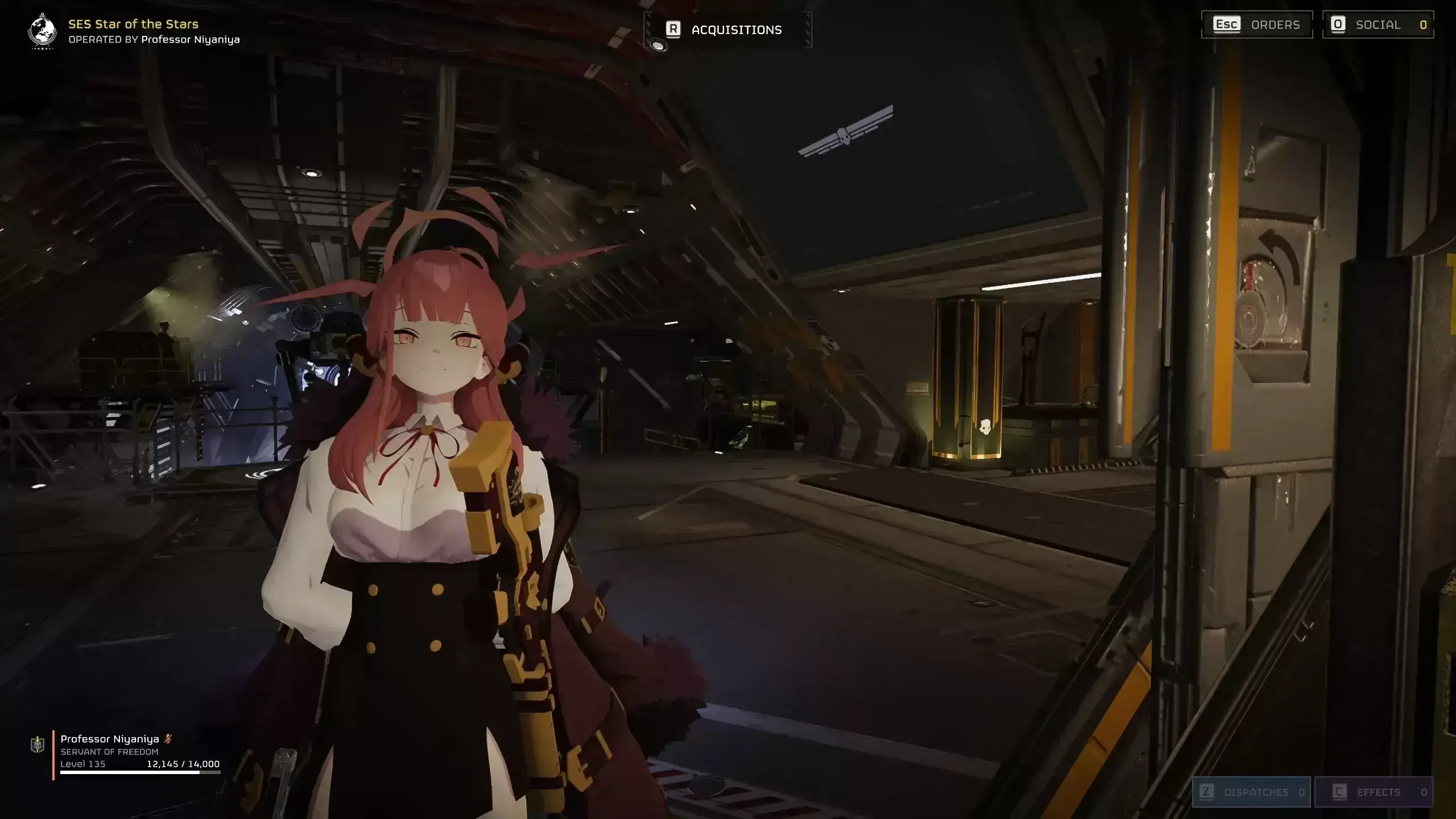Open the Effects panel

coord(1374,792)
